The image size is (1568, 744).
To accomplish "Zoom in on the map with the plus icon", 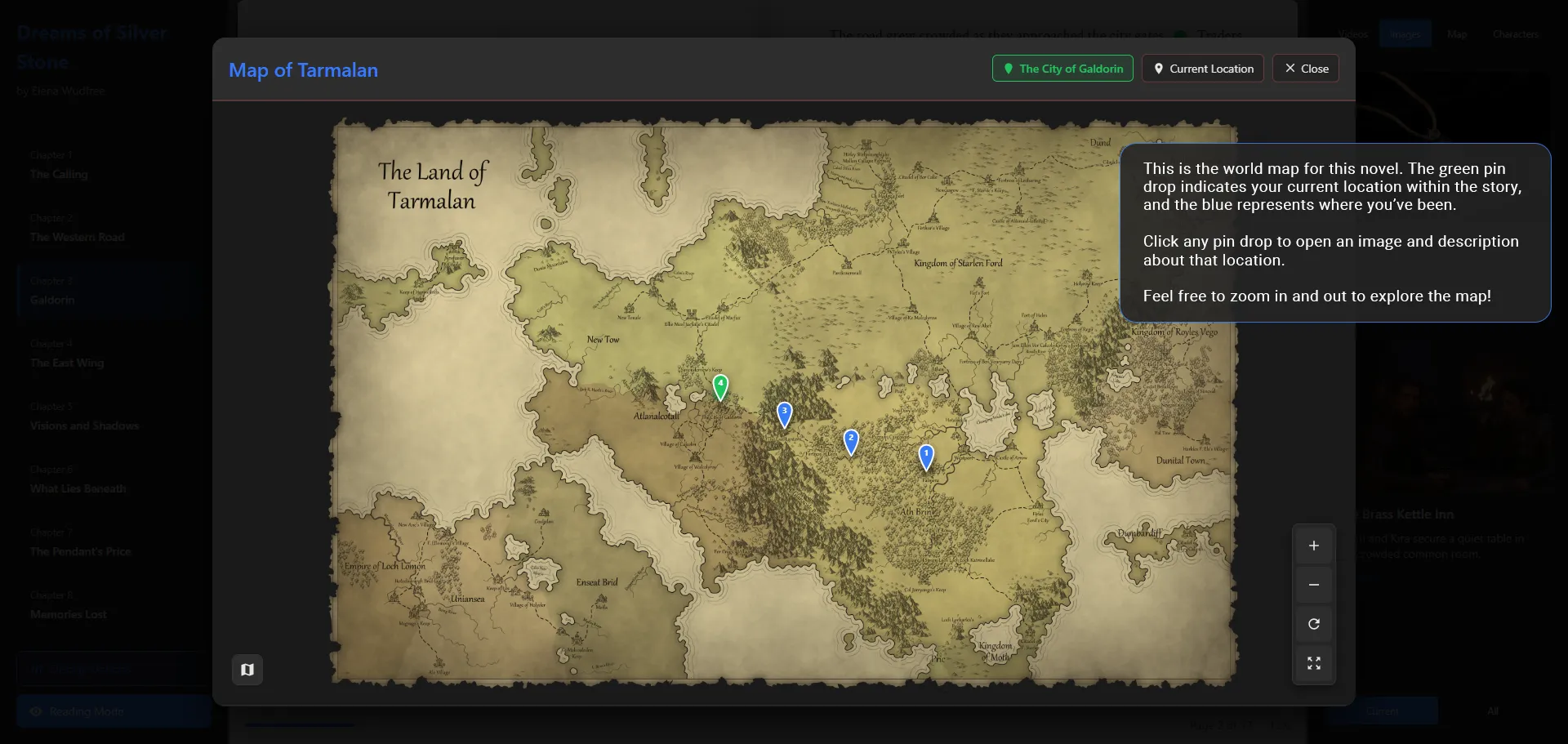I will click(x=1314, y=546).
